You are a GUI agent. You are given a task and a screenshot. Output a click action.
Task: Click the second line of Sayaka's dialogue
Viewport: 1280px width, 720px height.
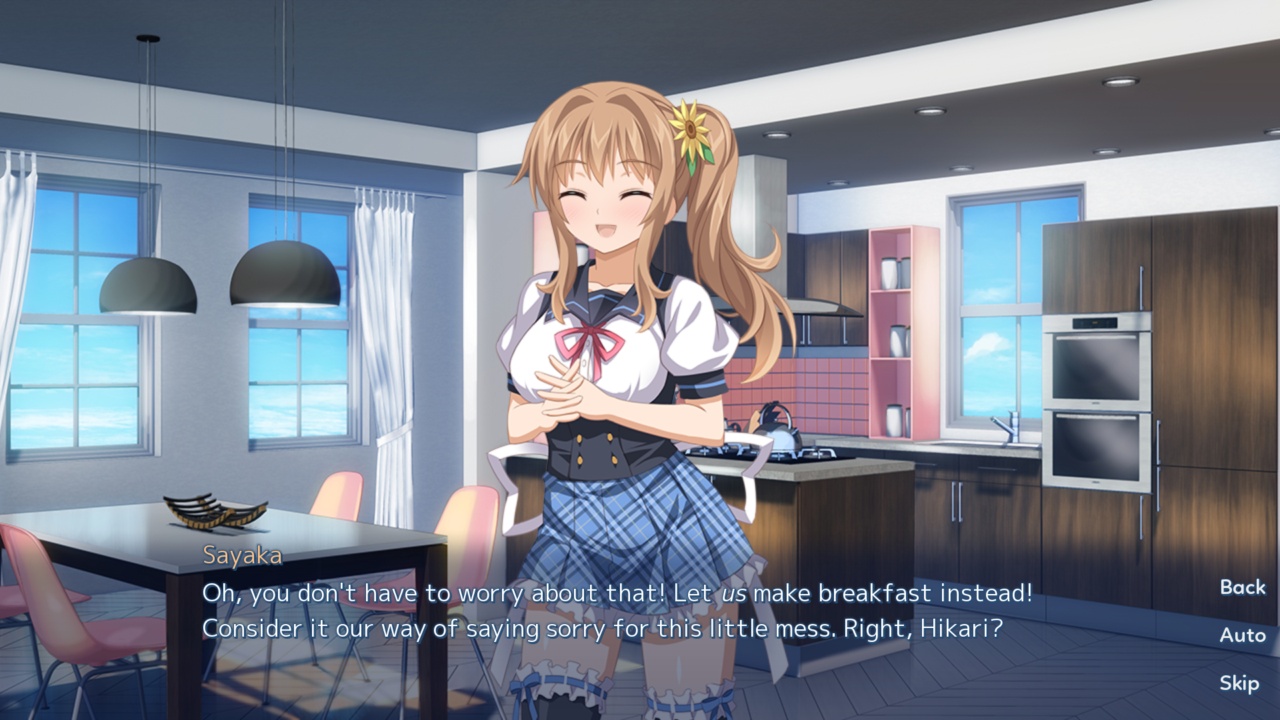tap(600, 626)
